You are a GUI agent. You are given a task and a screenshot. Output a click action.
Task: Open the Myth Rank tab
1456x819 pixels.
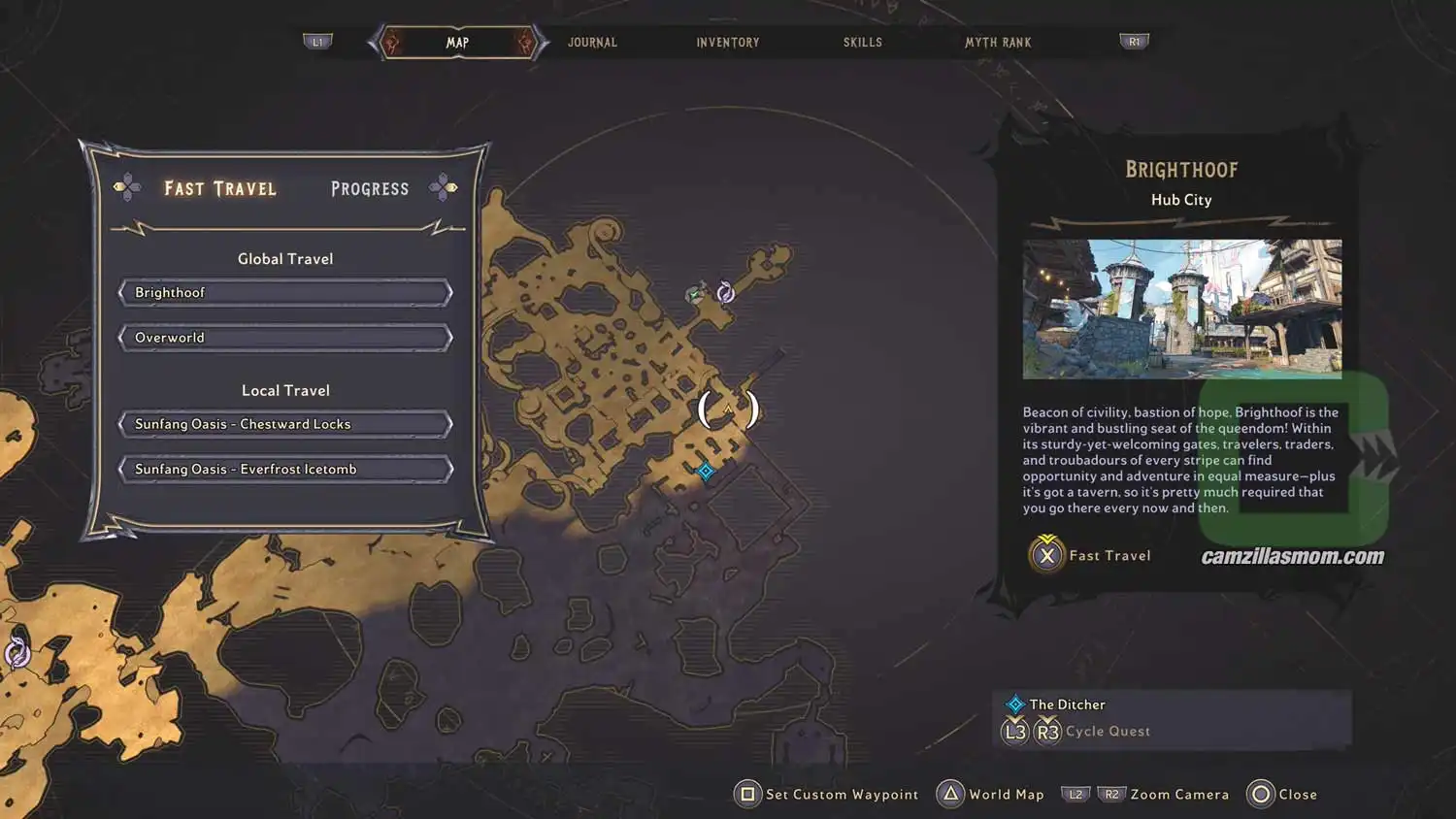tap(998, 42)
